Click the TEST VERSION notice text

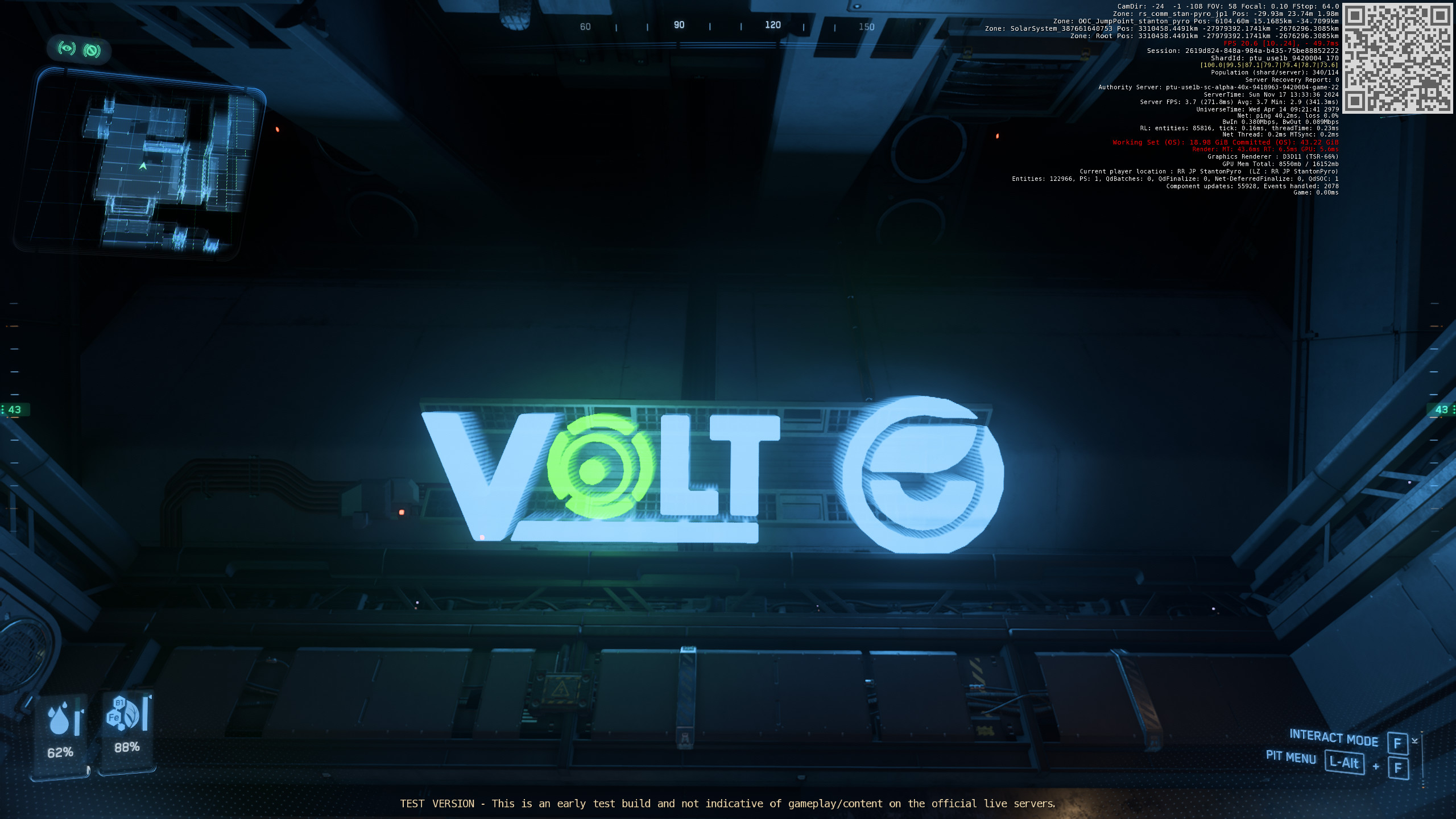(x=728, y=804)
